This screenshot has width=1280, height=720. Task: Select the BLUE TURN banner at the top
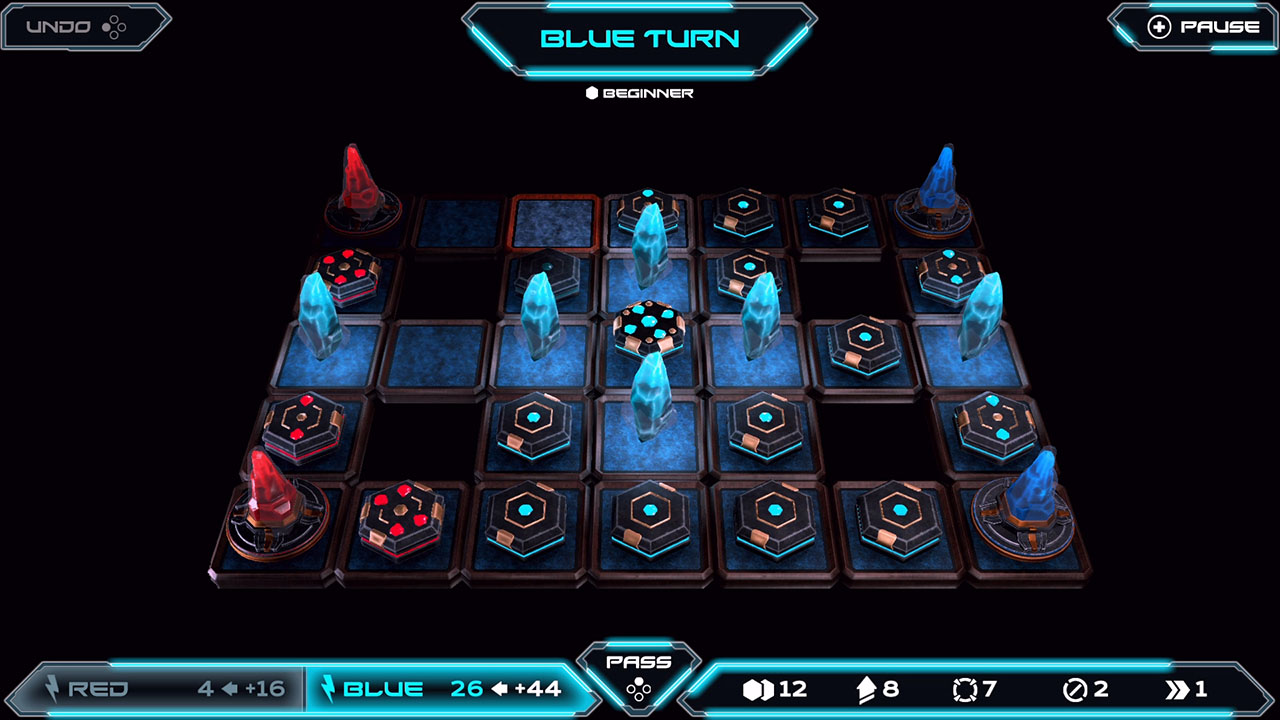640,38
